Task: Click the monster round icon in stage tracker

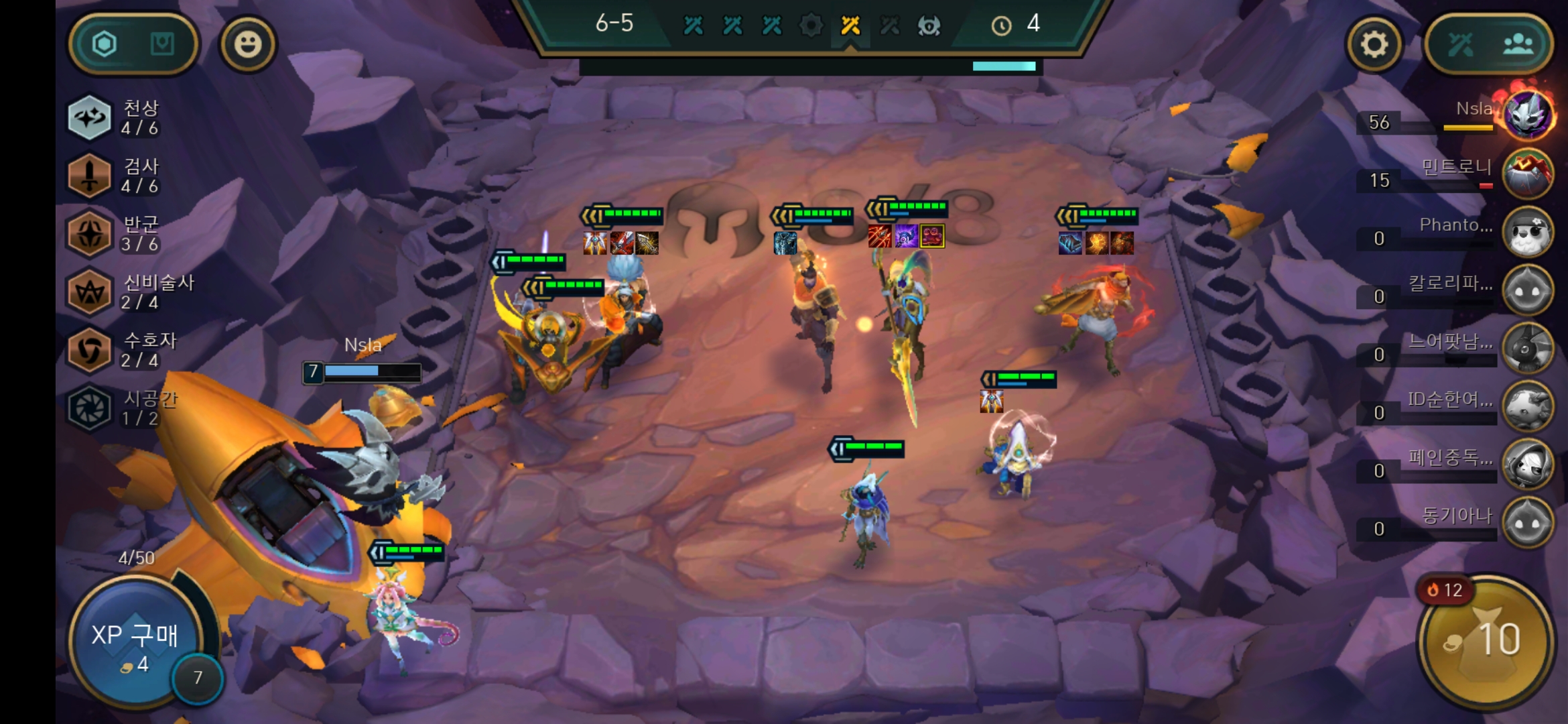Action: (929, 25)
